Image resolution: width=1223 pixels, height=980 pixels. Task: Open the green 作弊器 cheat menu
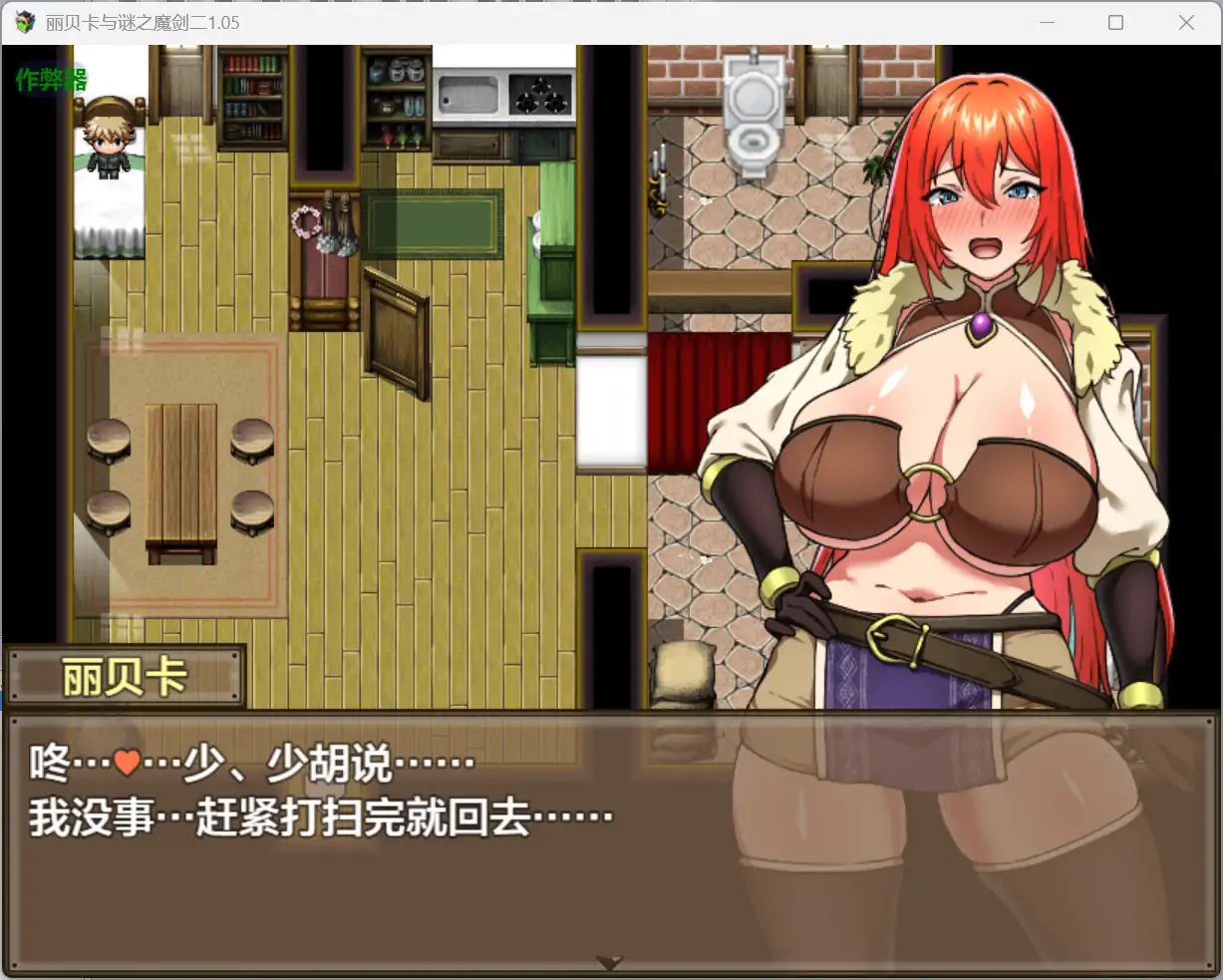click(x=52, y=80)
